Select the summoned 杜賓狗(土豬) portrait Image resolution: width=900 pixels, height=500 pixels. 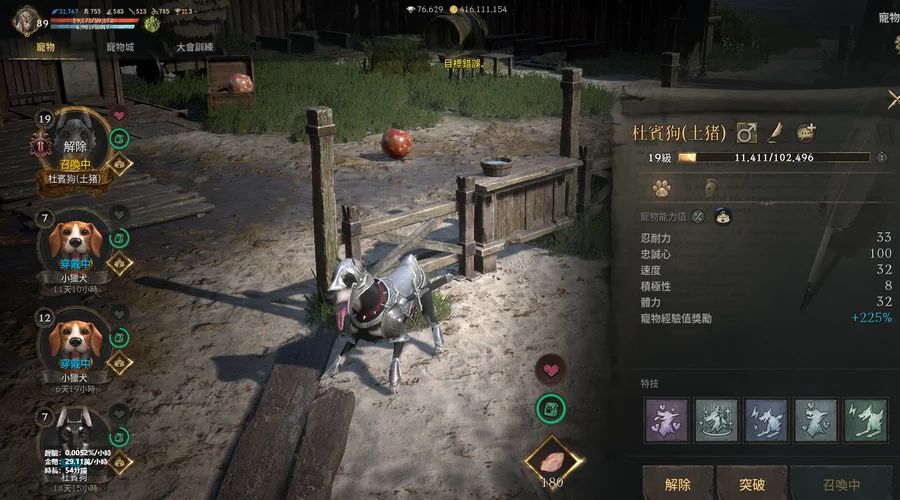coord(75,144)
